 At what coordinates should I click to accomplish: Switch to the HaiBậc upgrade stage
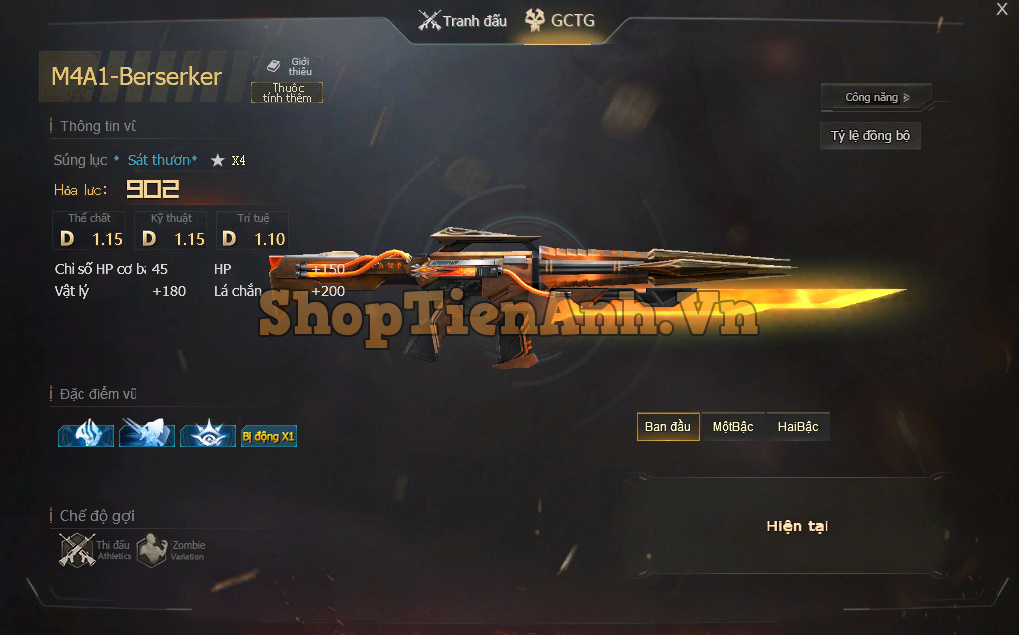pos(797,427)
